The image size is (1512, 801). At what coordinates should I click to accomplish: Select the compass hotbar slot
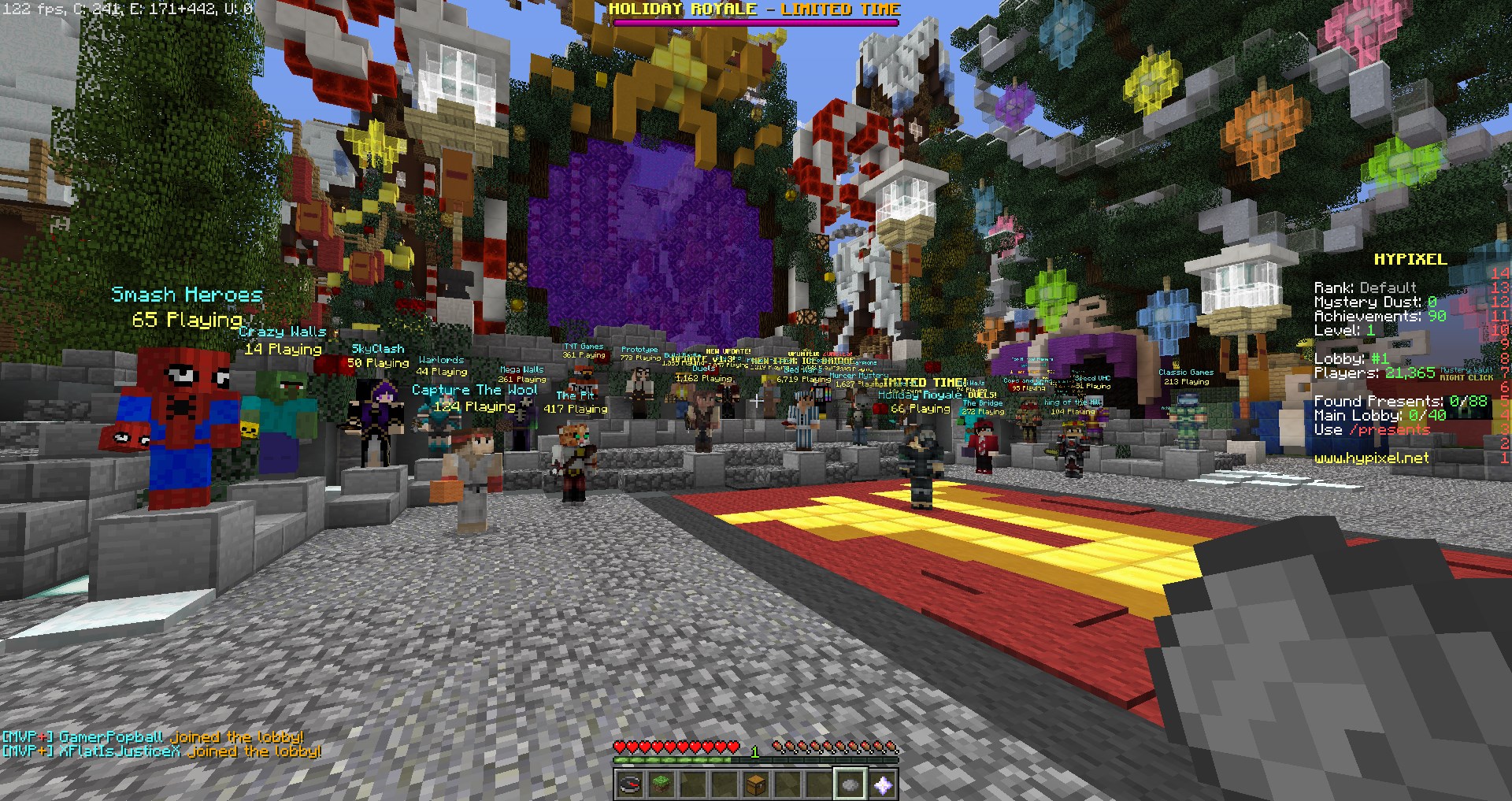pos(630,784)
